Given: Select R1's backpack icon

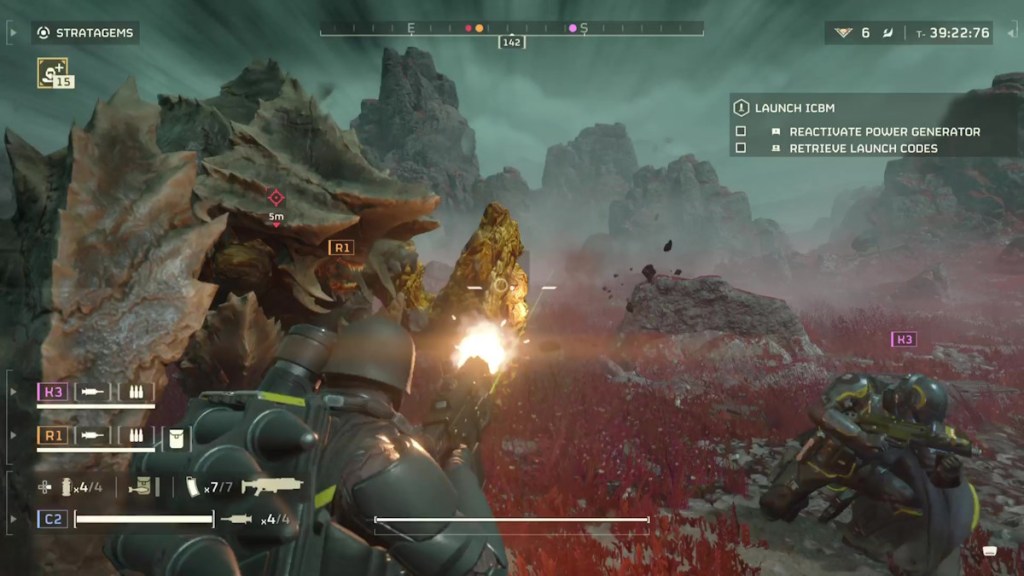Looking at the screenshot, I should tap(175, 435).
